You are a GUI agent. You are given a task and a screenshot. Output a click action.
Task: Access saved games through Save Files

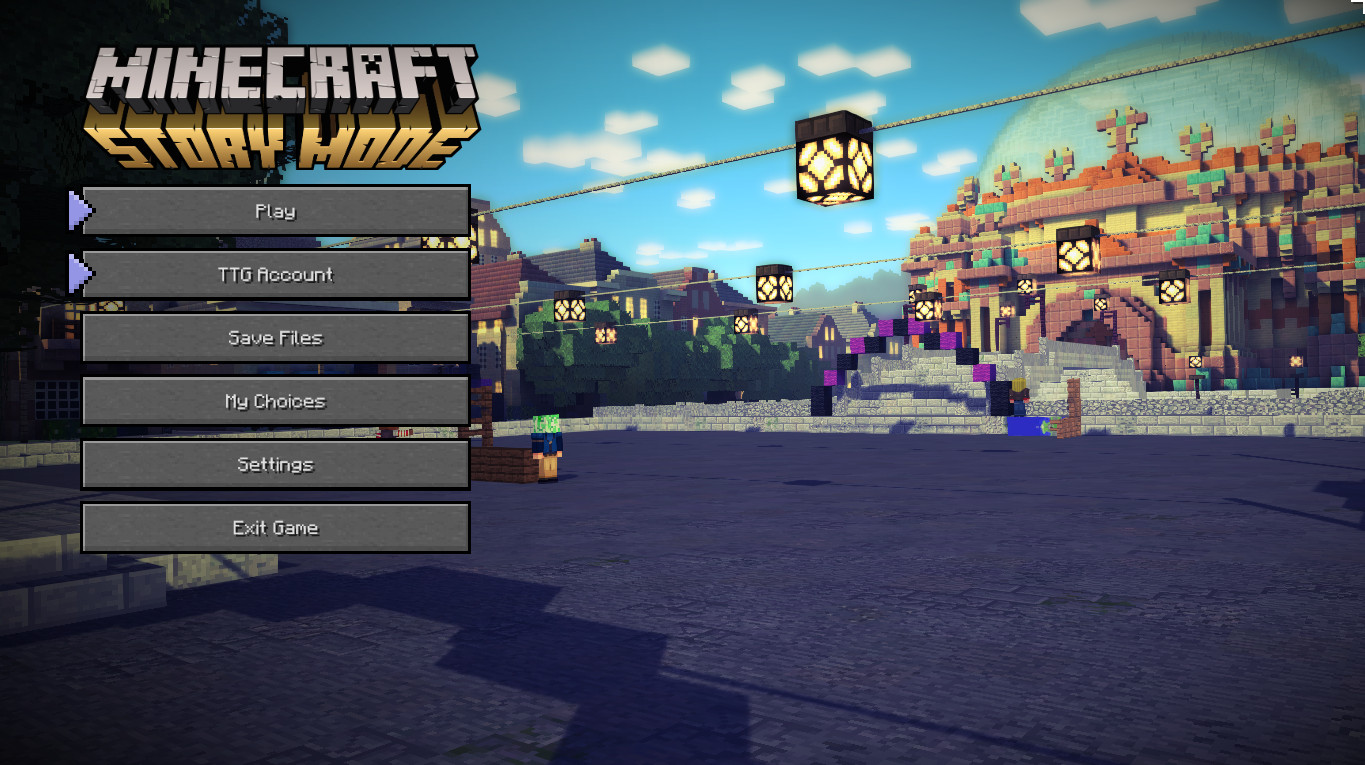[275, 337]
